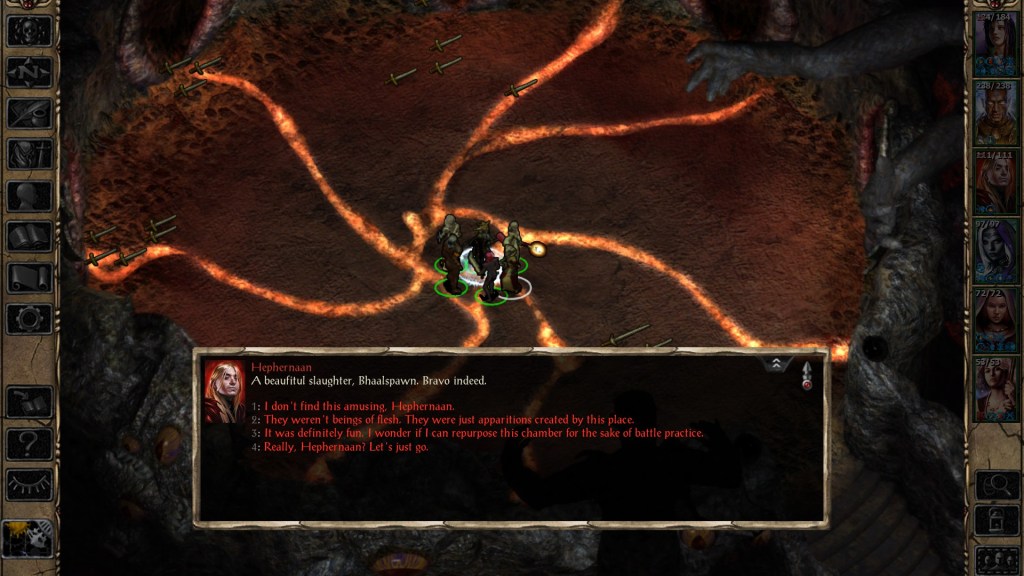Screen dimensions: 1024x576
Task: Select the first party member portrait
Action: [996, 43]
